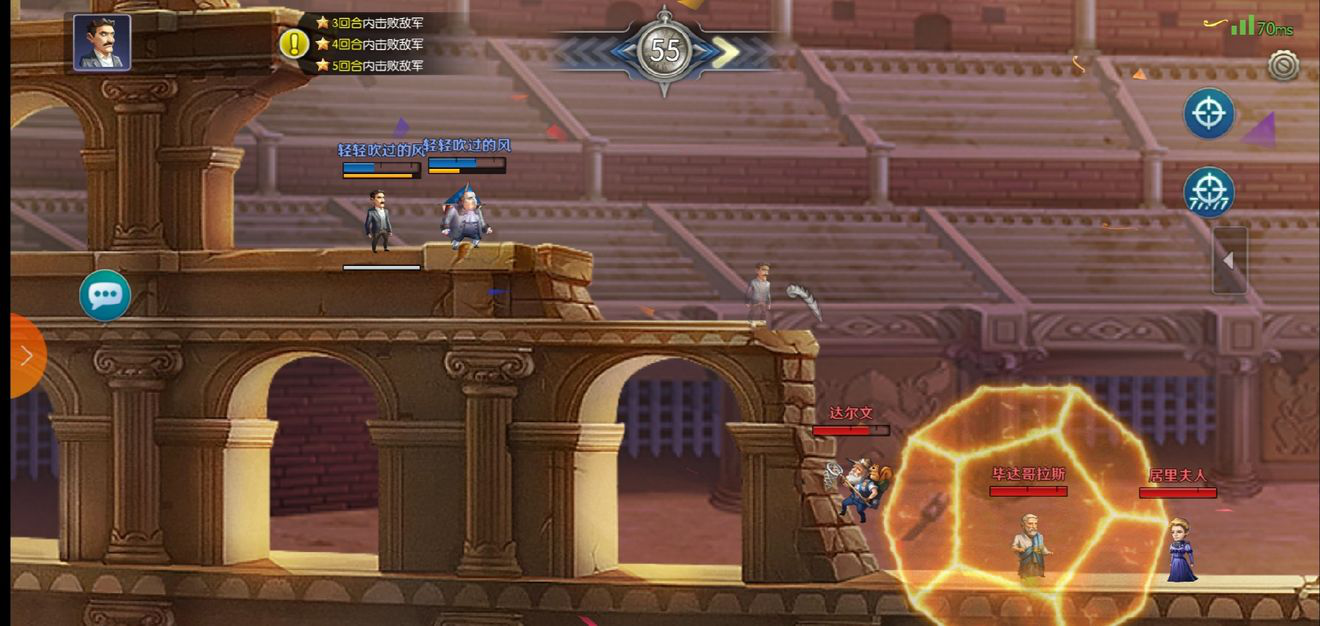1320x626 pixels.
Task: Tap the plain crosshair aim button
Action: click(x=1209, y=113)
